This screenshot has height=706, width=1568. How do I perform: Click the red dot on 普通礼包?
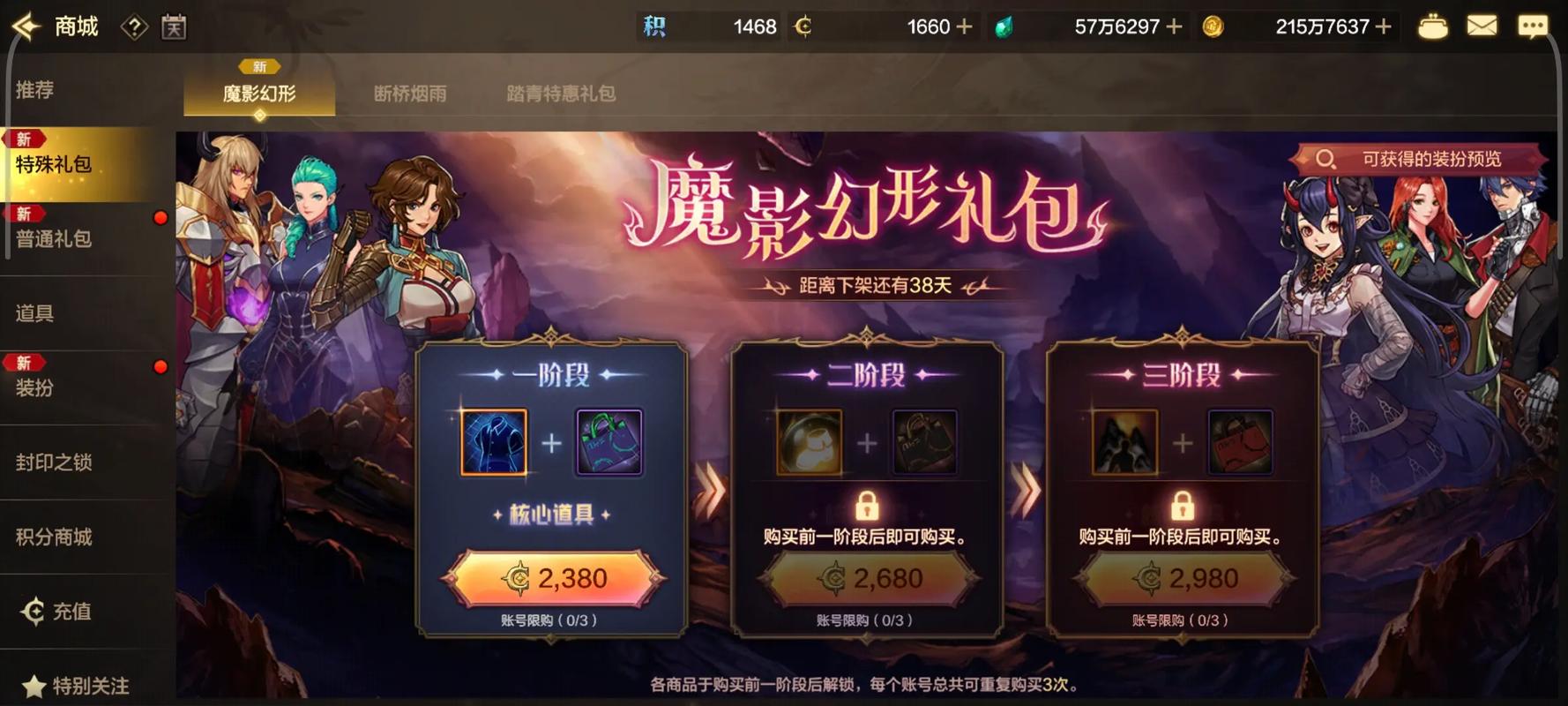click(160, 220)
